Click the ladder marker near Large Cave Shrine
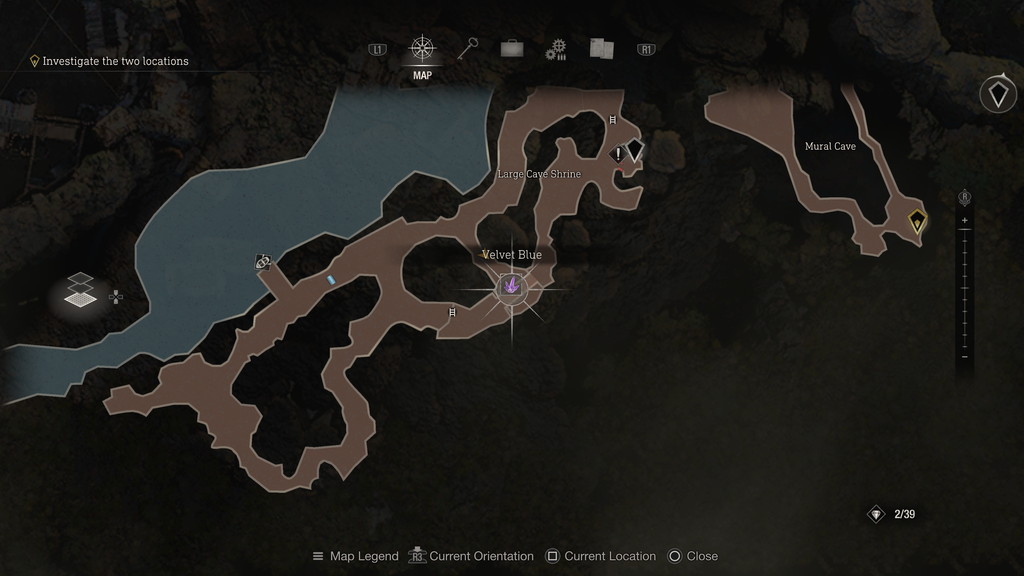This screenshot has width=1024, height=576. 614,120
